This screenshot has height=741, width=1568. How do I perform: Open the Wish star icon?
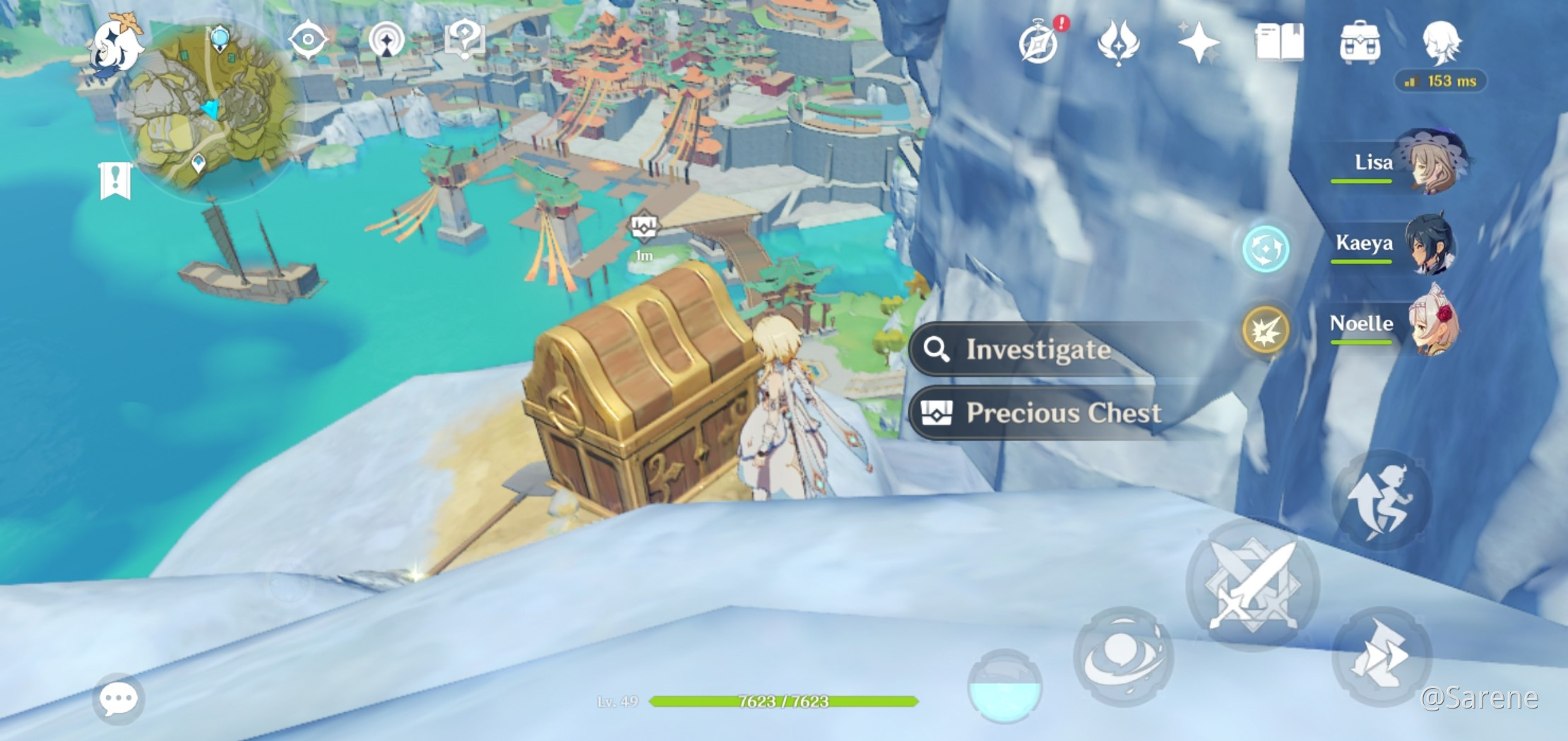coord(1199,42)
